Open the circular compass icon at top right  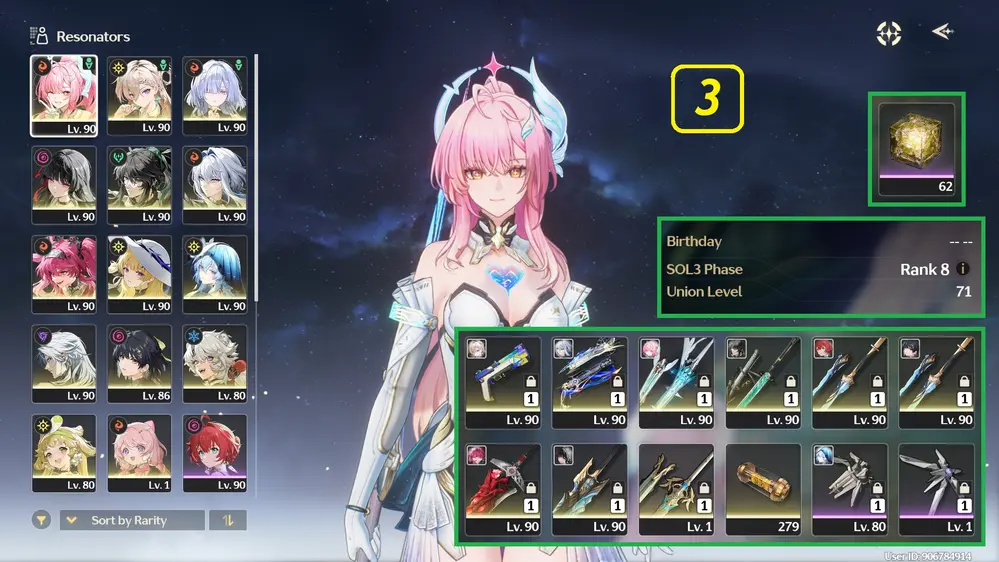(x=889, y=33)
